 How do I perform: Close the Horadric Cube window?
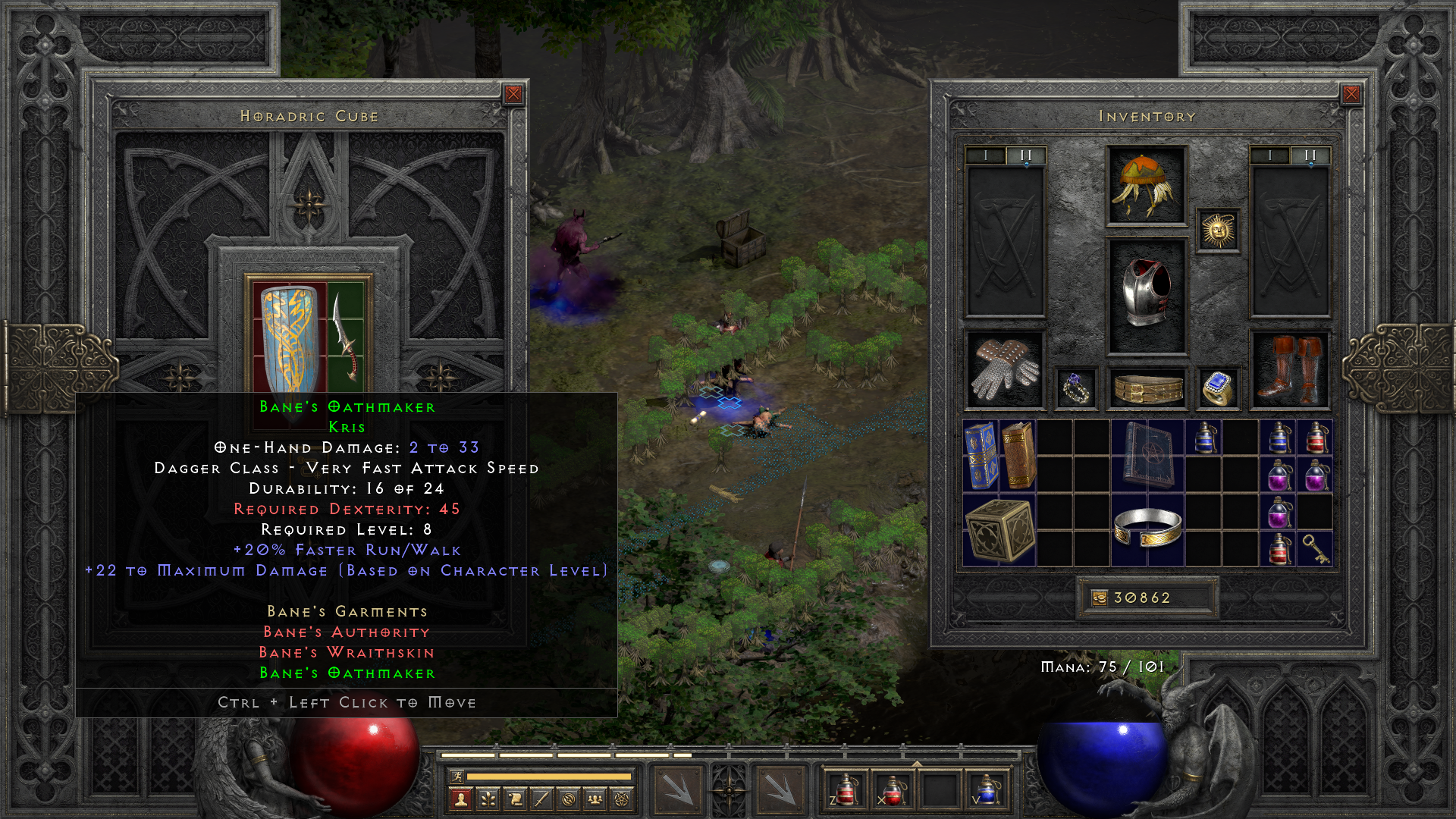[x=513, y=94]
